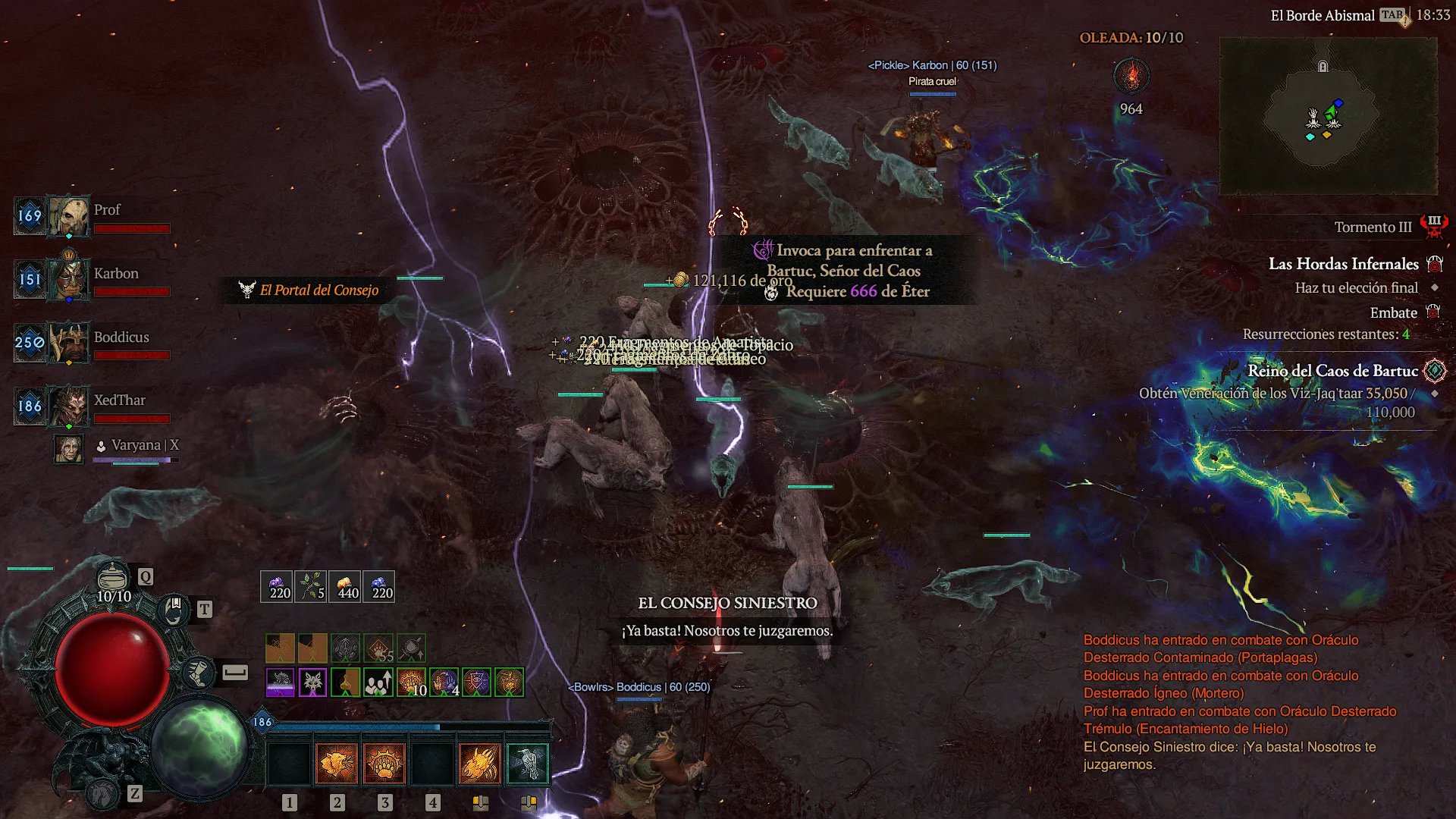
Task: Activate the spiked bear paw skill
Action: pos(384,762)
